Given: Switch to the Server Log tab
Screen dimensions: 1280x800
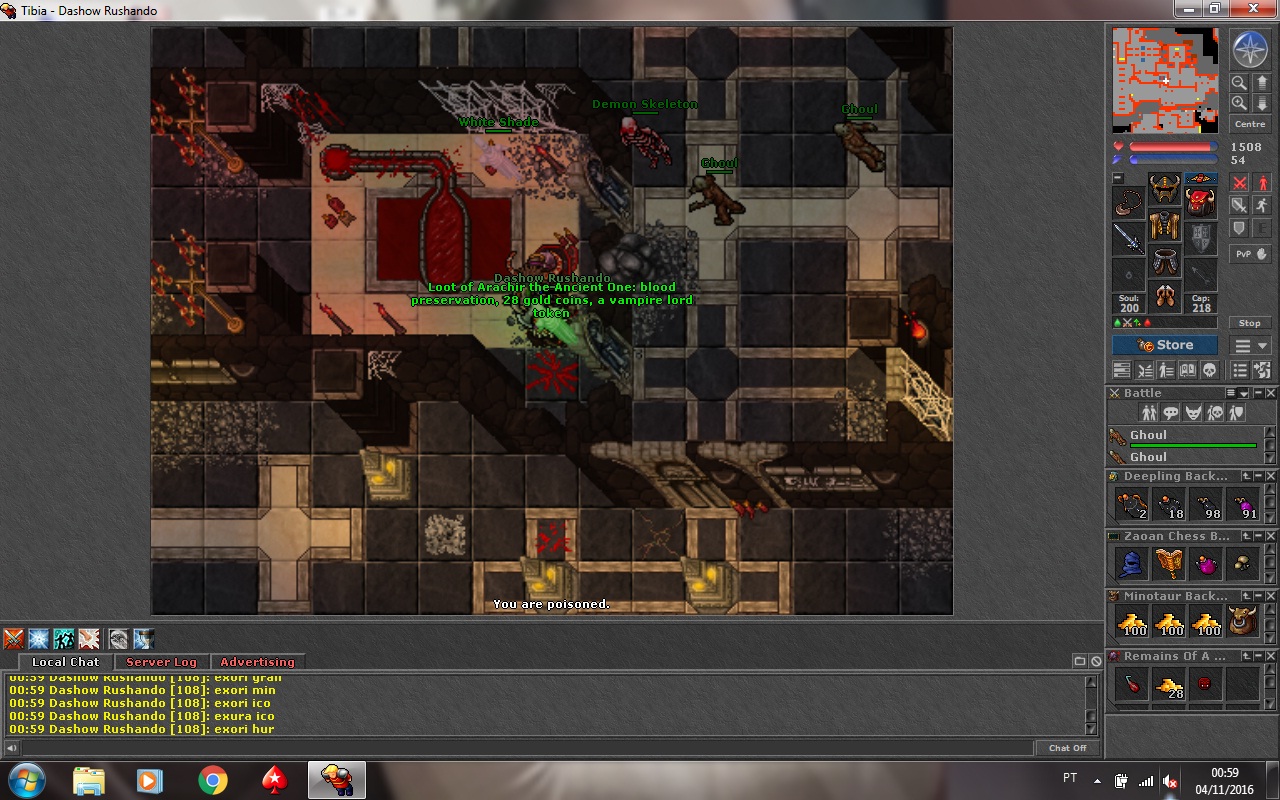Looking at the screenshot, I should (x=161, y=662).
